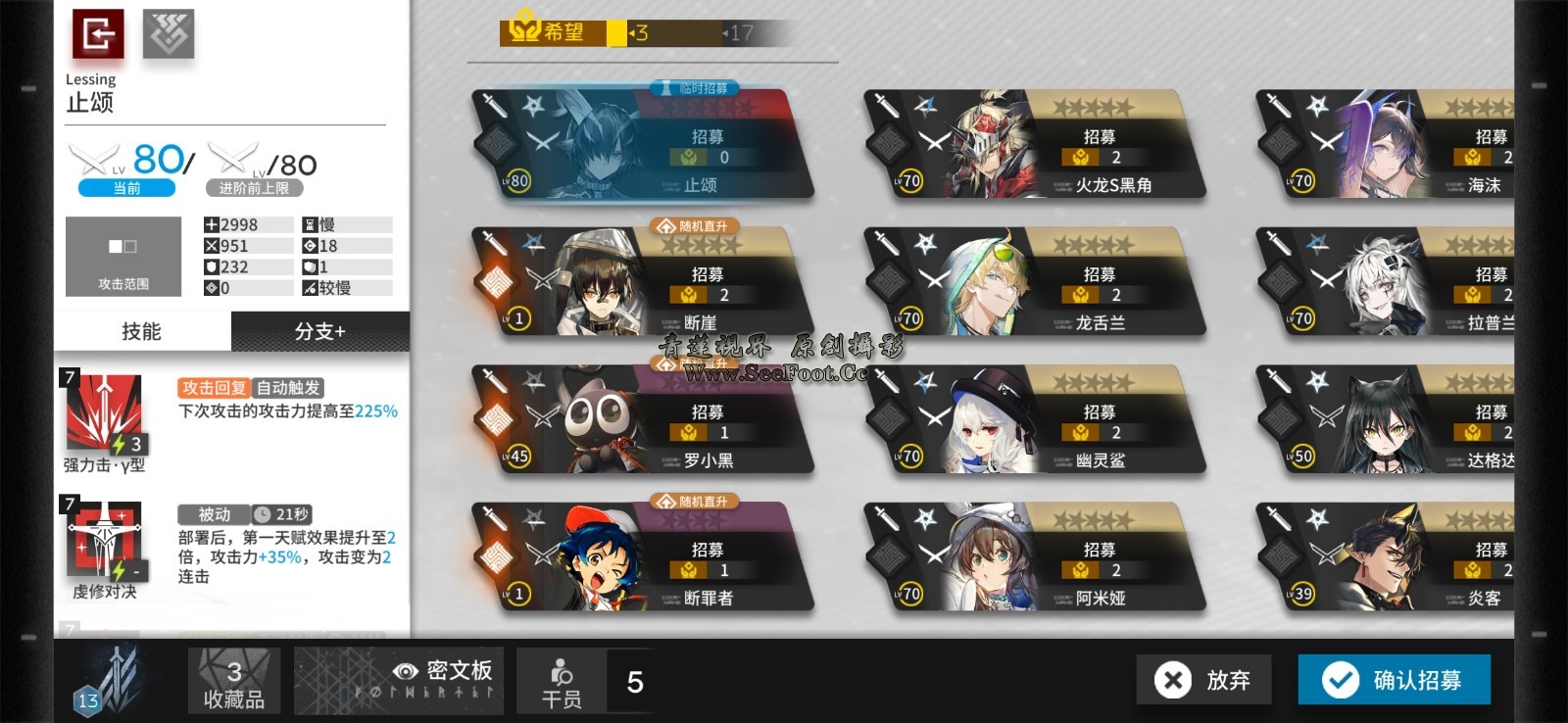Select the 虔修对决 skill icon
The width and height of the screenshot is (1568, 723).
(x=104, y=541)
